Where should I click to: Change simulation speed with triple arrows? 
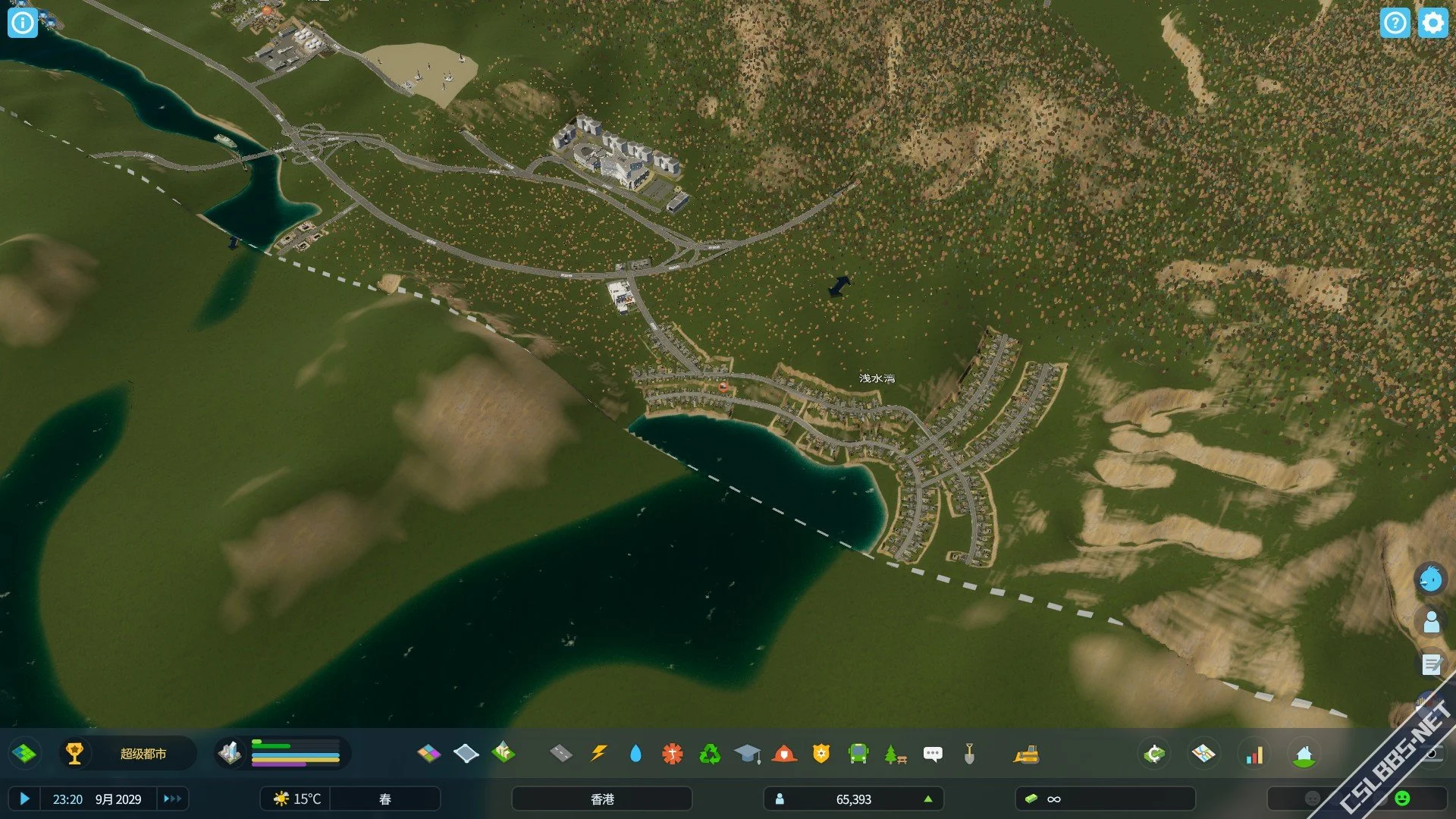pos(172,799)
